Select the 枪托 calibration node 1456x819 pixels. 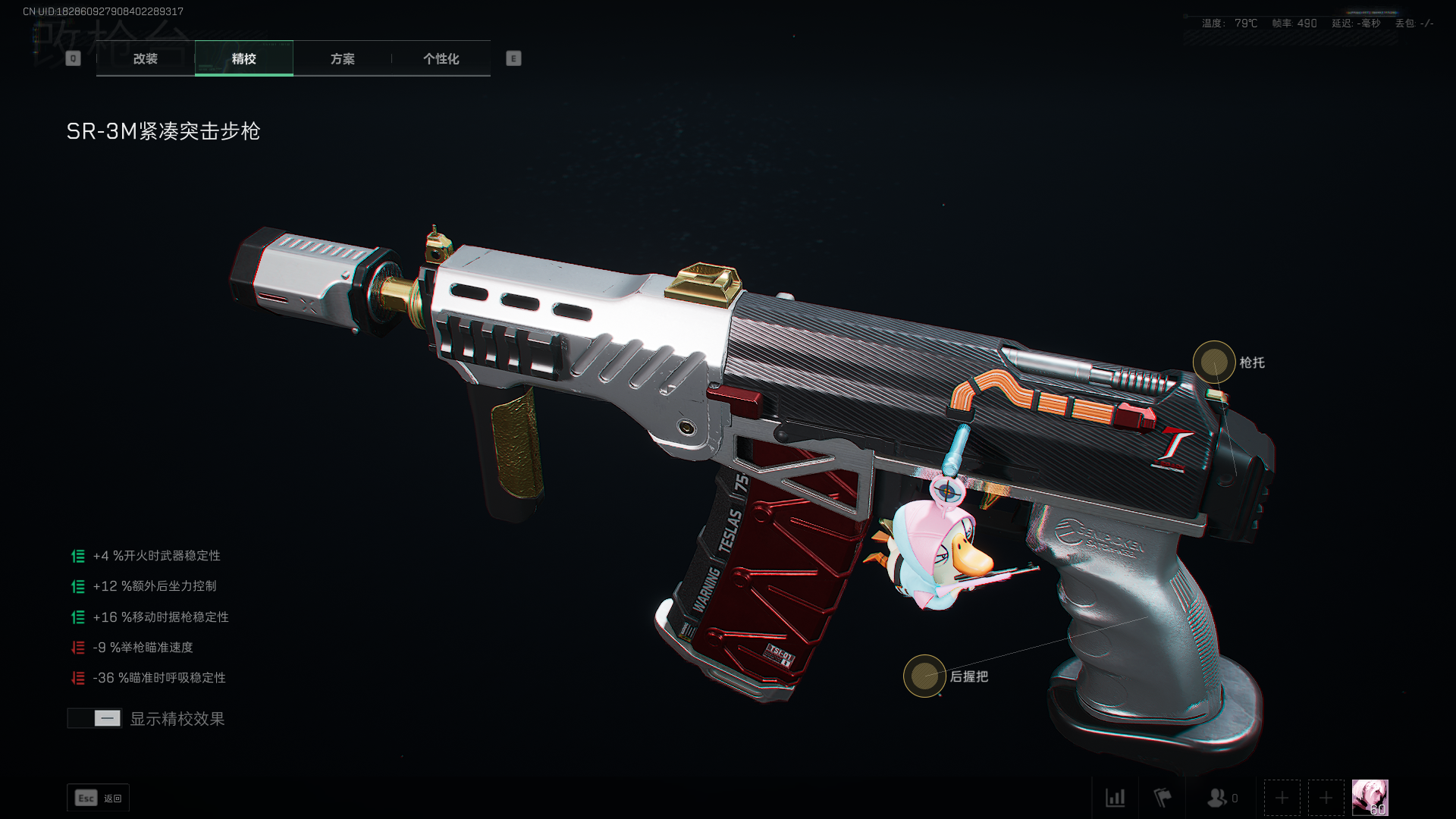(1214, 362)
